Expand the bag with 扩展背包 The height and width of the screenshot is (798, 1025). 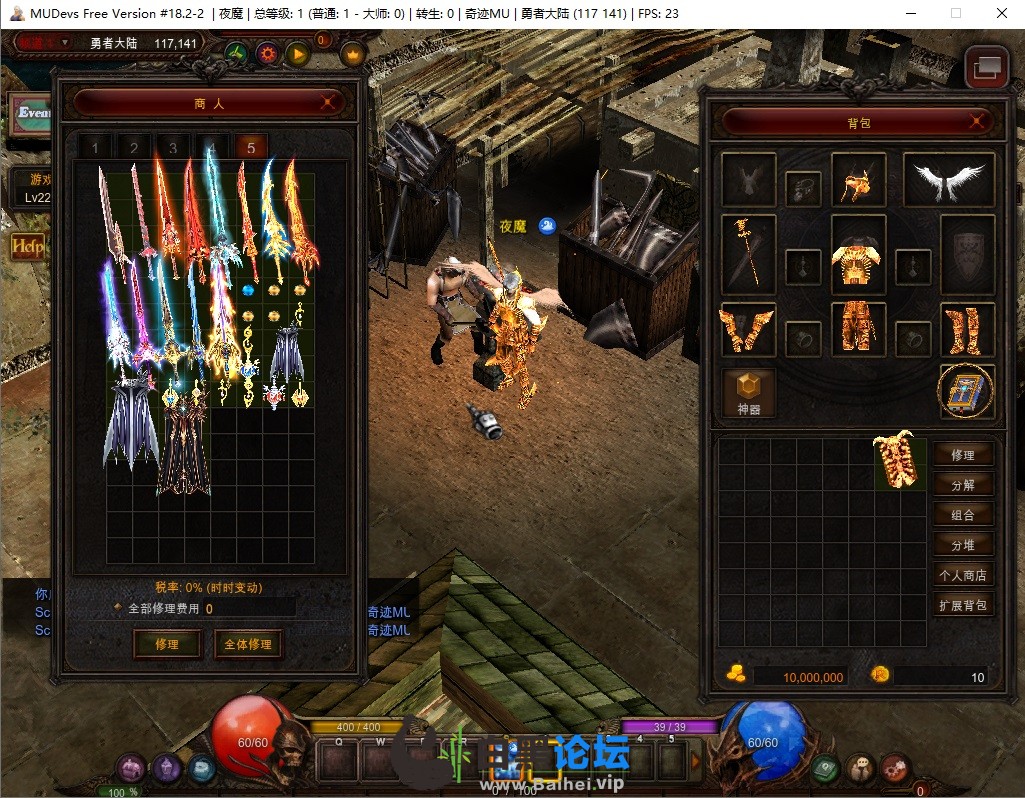pos(963,605)
